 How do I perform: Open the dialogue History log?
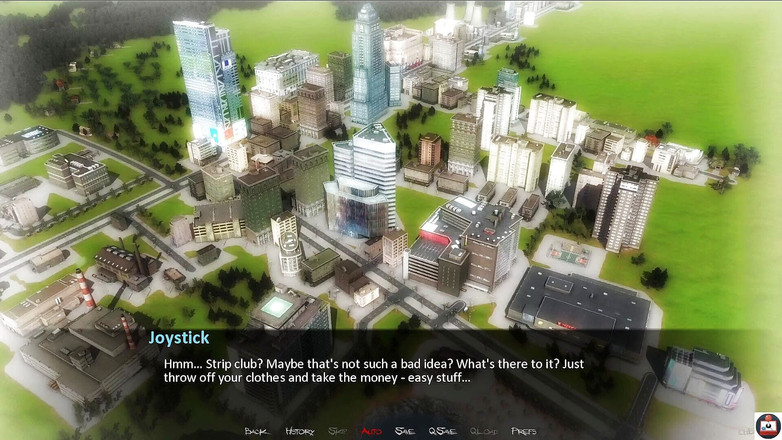(299, 431)
